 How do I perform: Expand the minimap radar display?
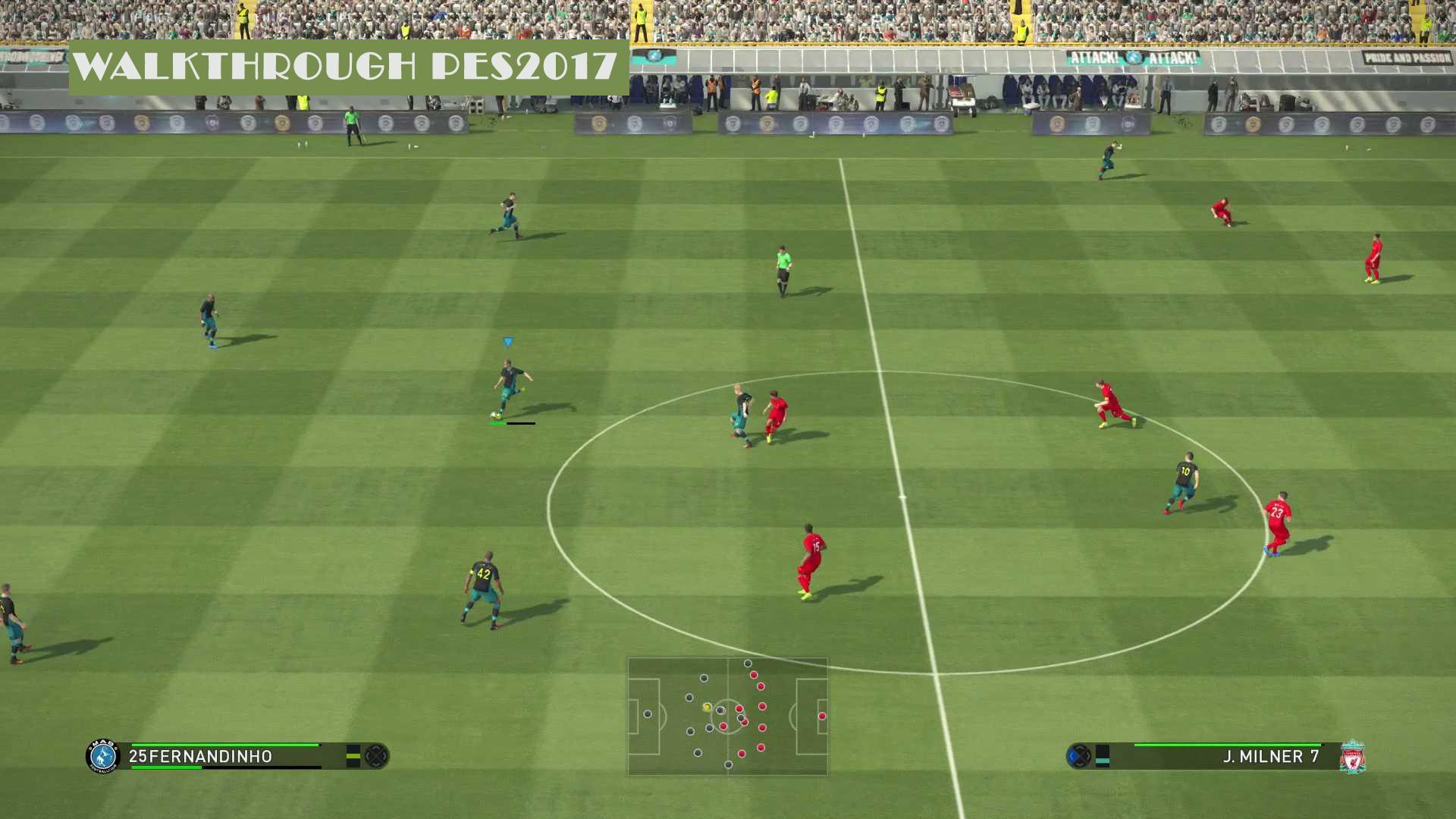(x=728, y=717)
